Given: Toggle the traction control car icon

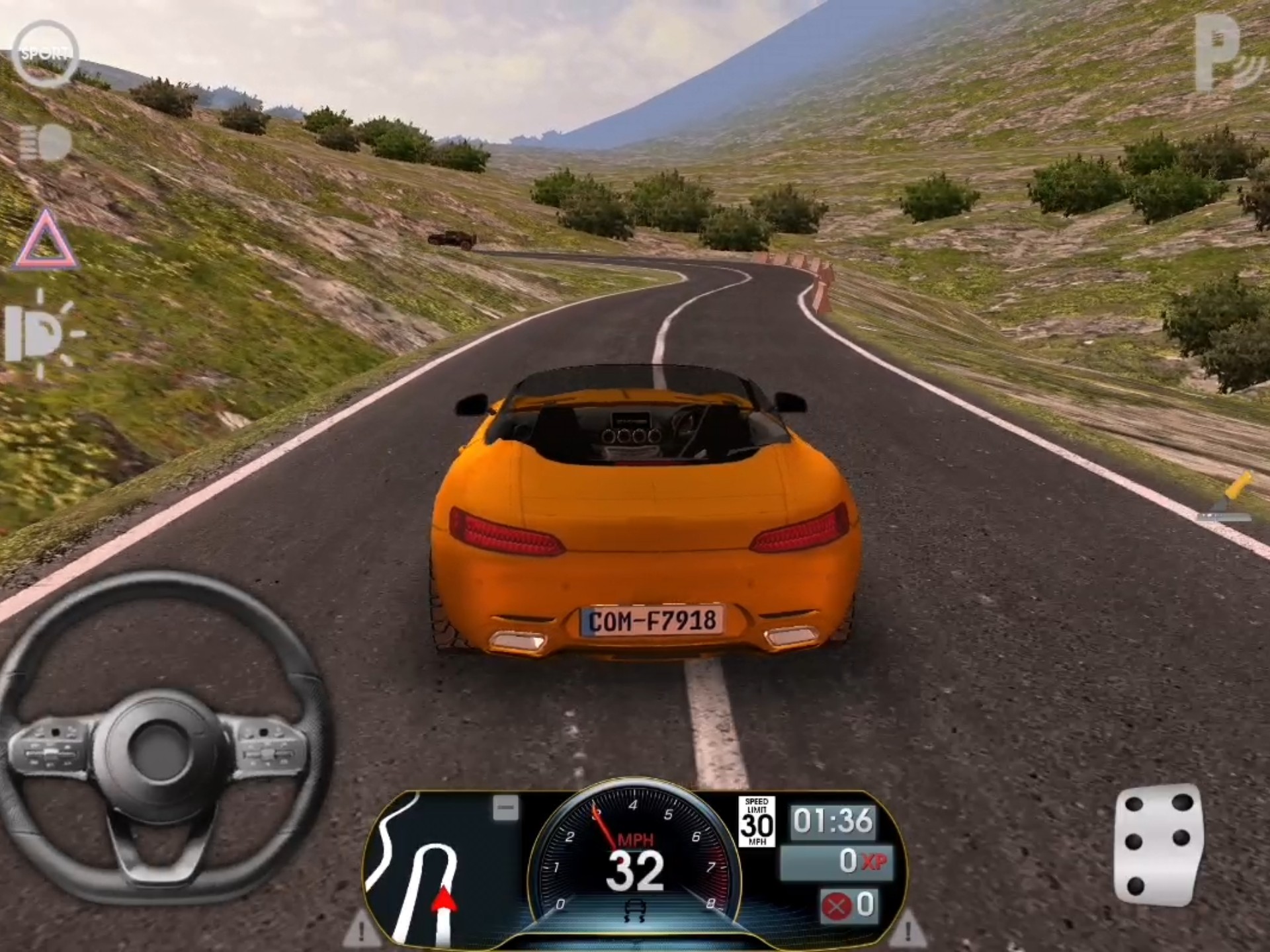Looking at the screenshot, I should tap(634, 911).
